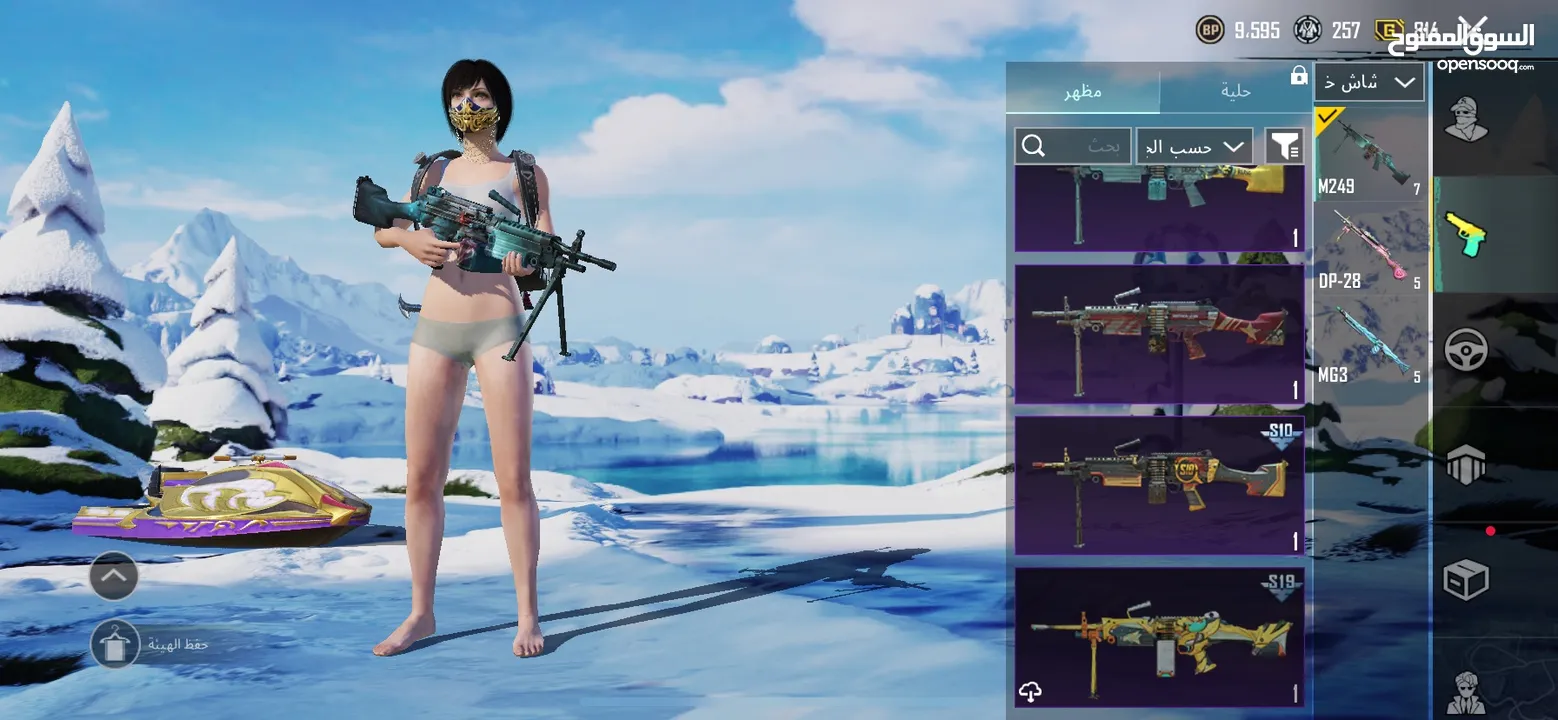Choose the DP-28 weapon entry
This screenshot has height=720, width=1558.
coord(1371,249)
